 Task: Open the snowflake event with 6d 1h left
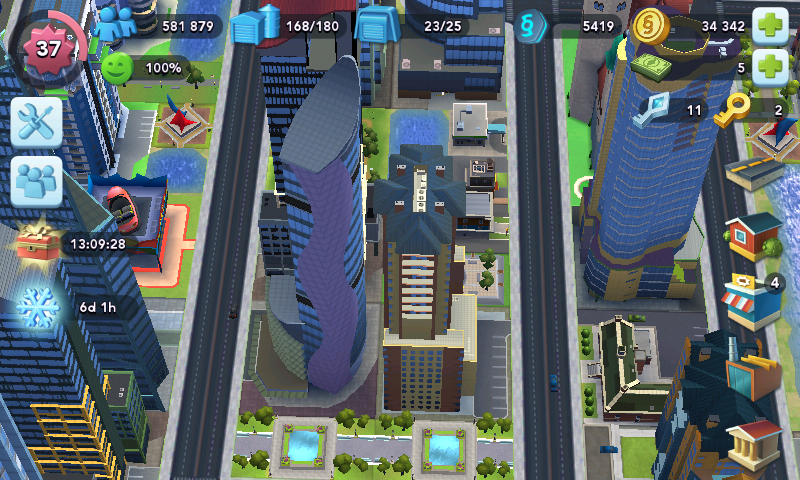click(38, 304)
